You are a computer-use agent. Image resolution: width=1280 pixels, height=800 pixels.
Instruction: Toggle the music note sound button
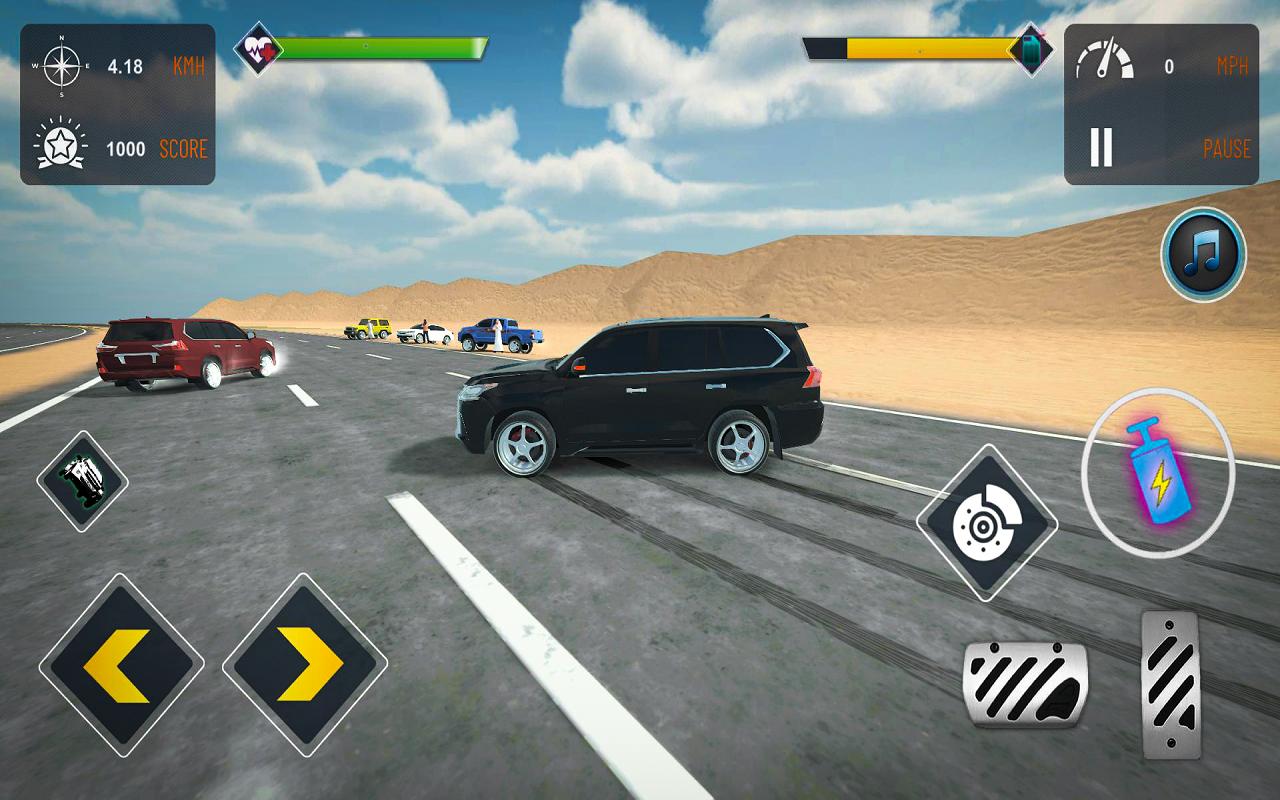[x=1203, y=254]
